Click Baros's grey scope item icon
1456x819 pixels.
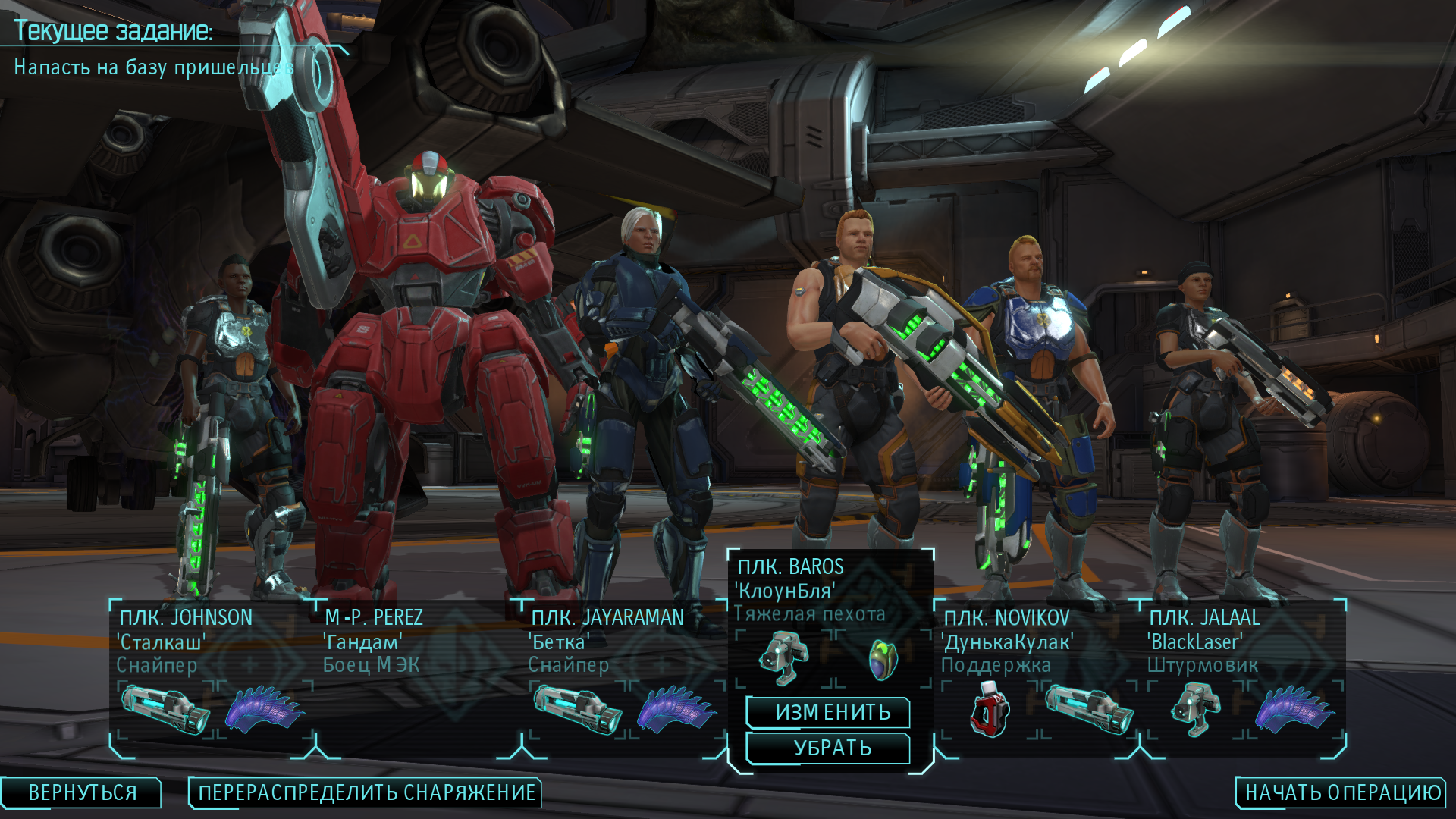[785, 657]
